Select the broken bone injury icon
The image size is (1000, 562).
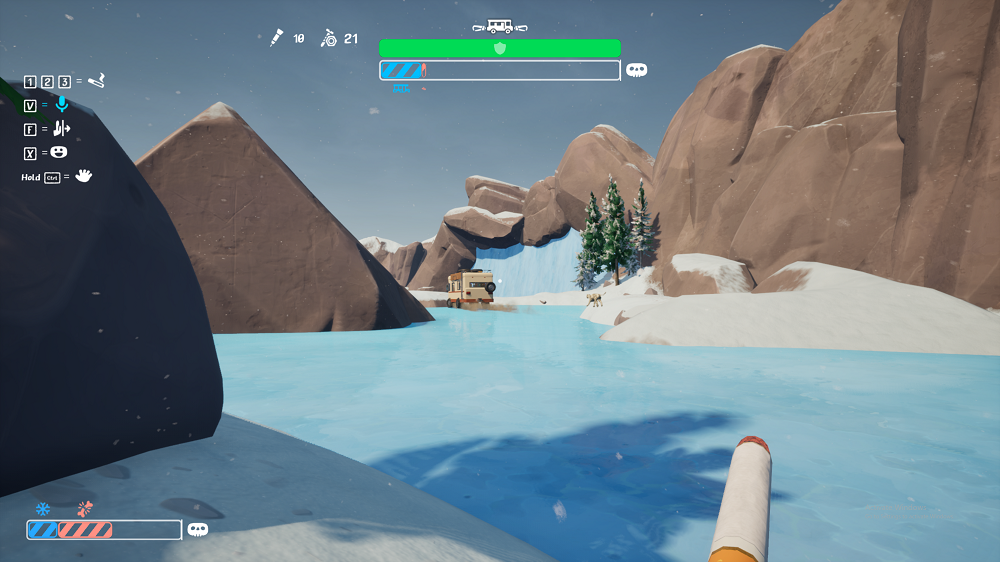86,509
